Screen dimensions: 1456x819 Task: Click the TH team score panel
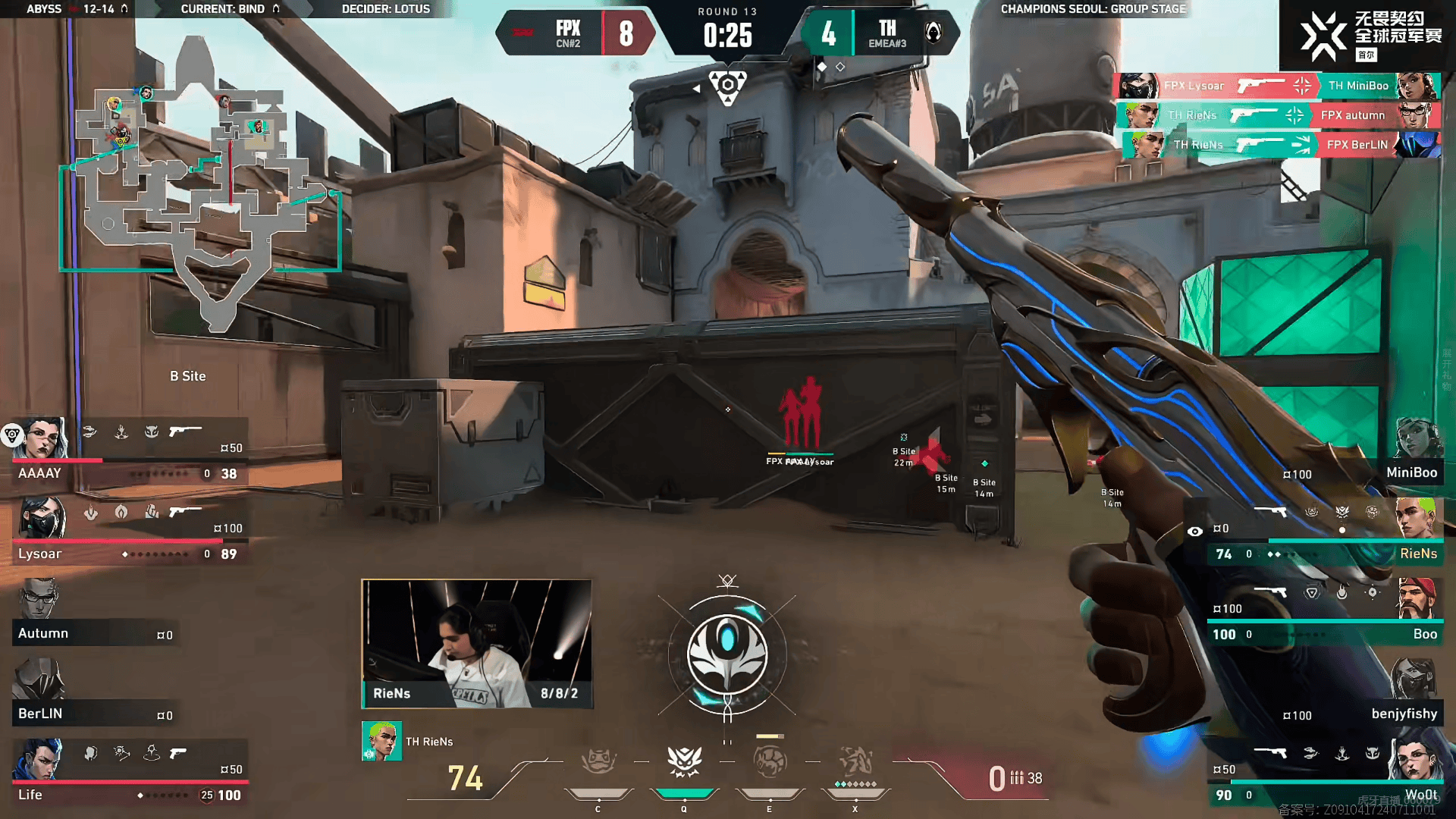tap(880, 33)
